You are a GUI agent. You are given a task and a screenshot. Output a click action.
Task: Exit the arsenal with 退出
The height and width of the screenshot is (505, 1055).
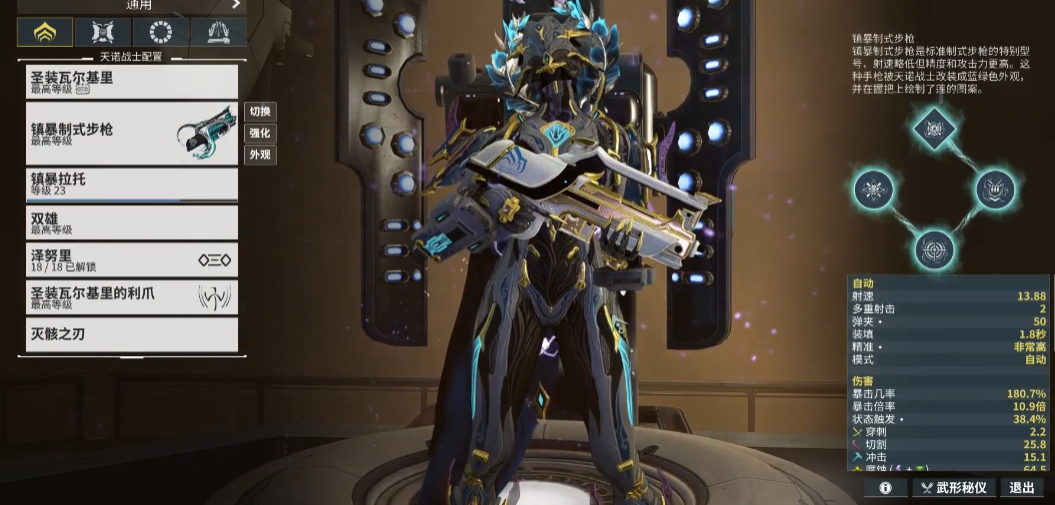1022,488
